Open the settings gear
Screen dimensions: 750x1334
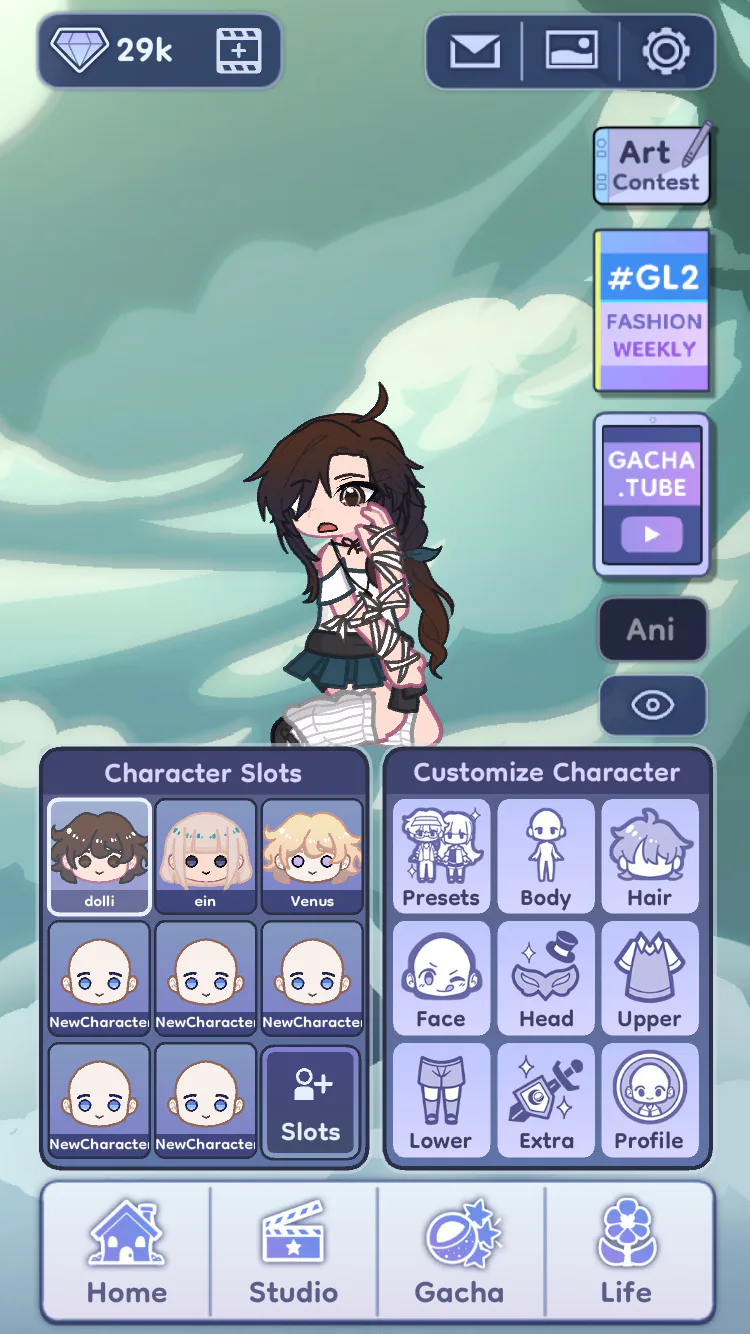(666, 51)
